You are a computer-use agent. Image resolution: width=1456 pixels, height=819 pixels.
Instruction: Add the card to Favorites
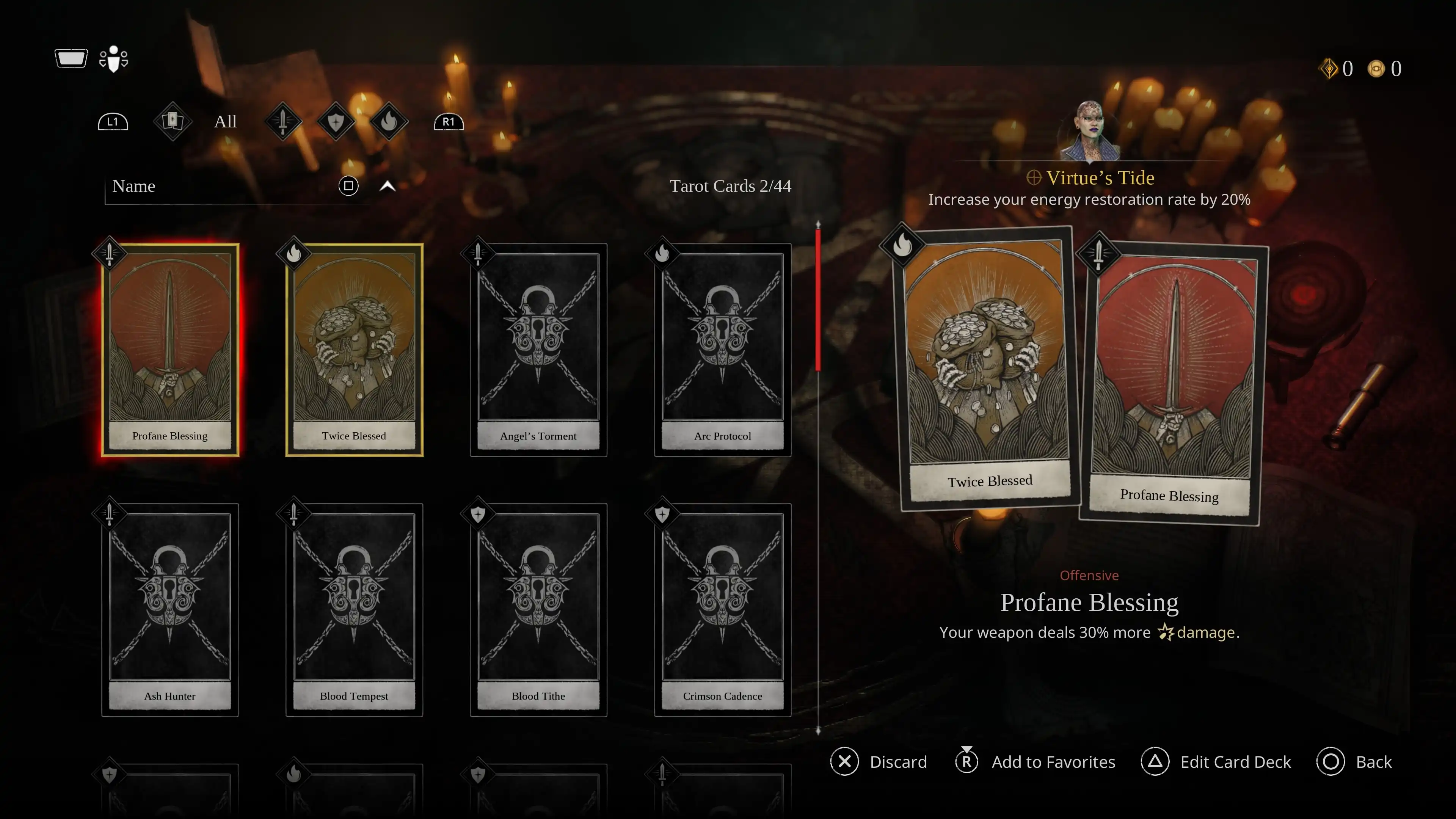(1036, 762)
